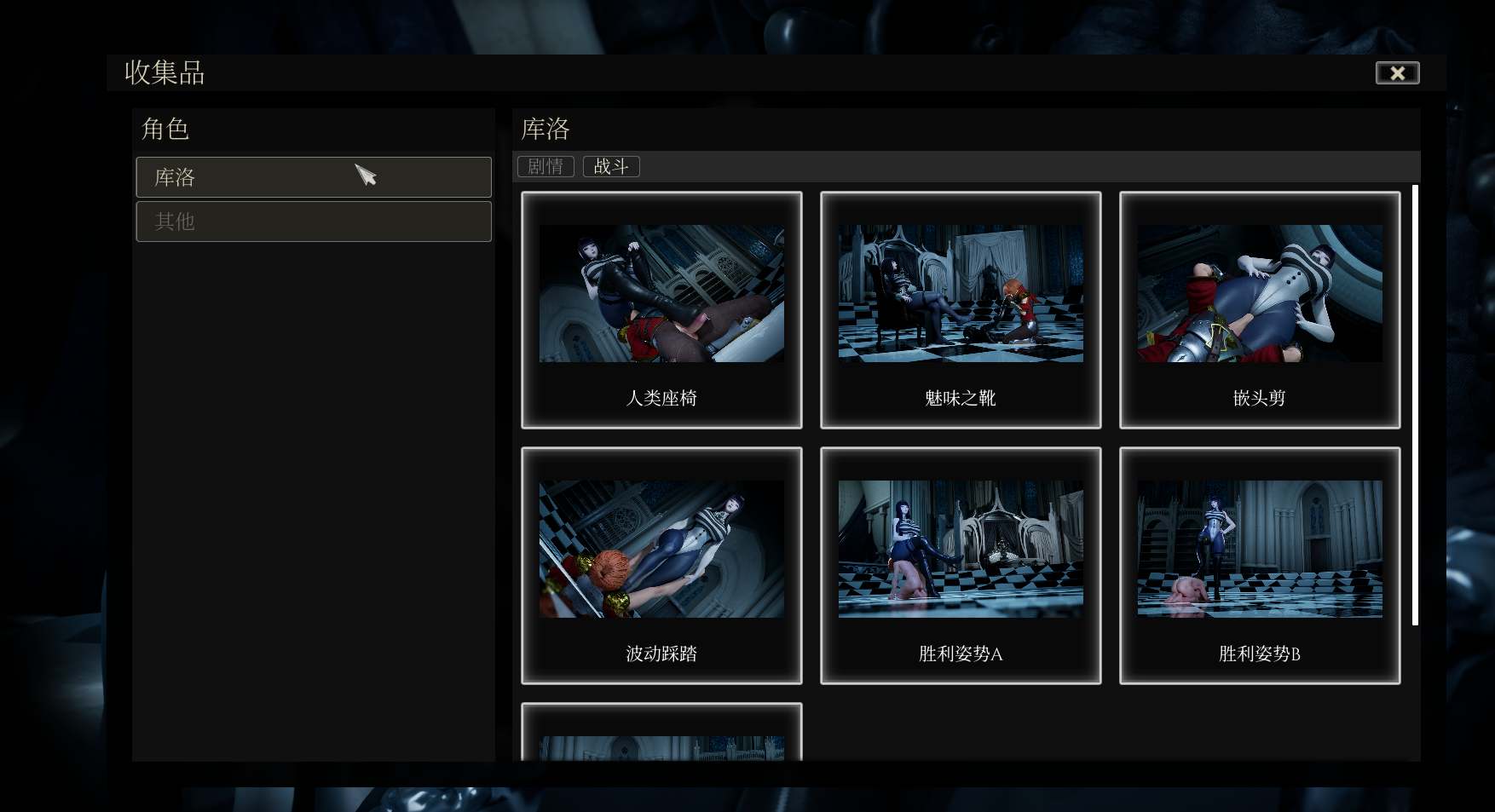The image size is (1495, 812).
Task: Close the 收集品 collection window
Action: click(x=1397, y=73)
